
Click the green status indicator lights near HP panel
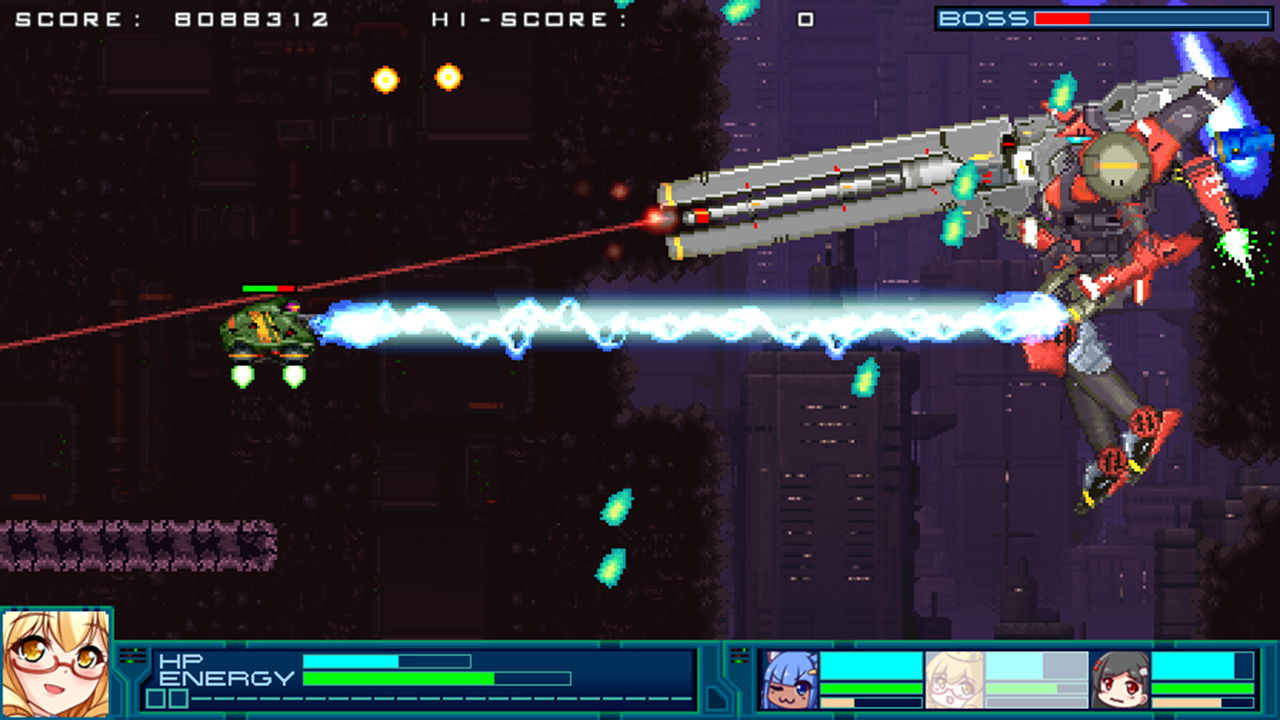click(x=134, y=653)
